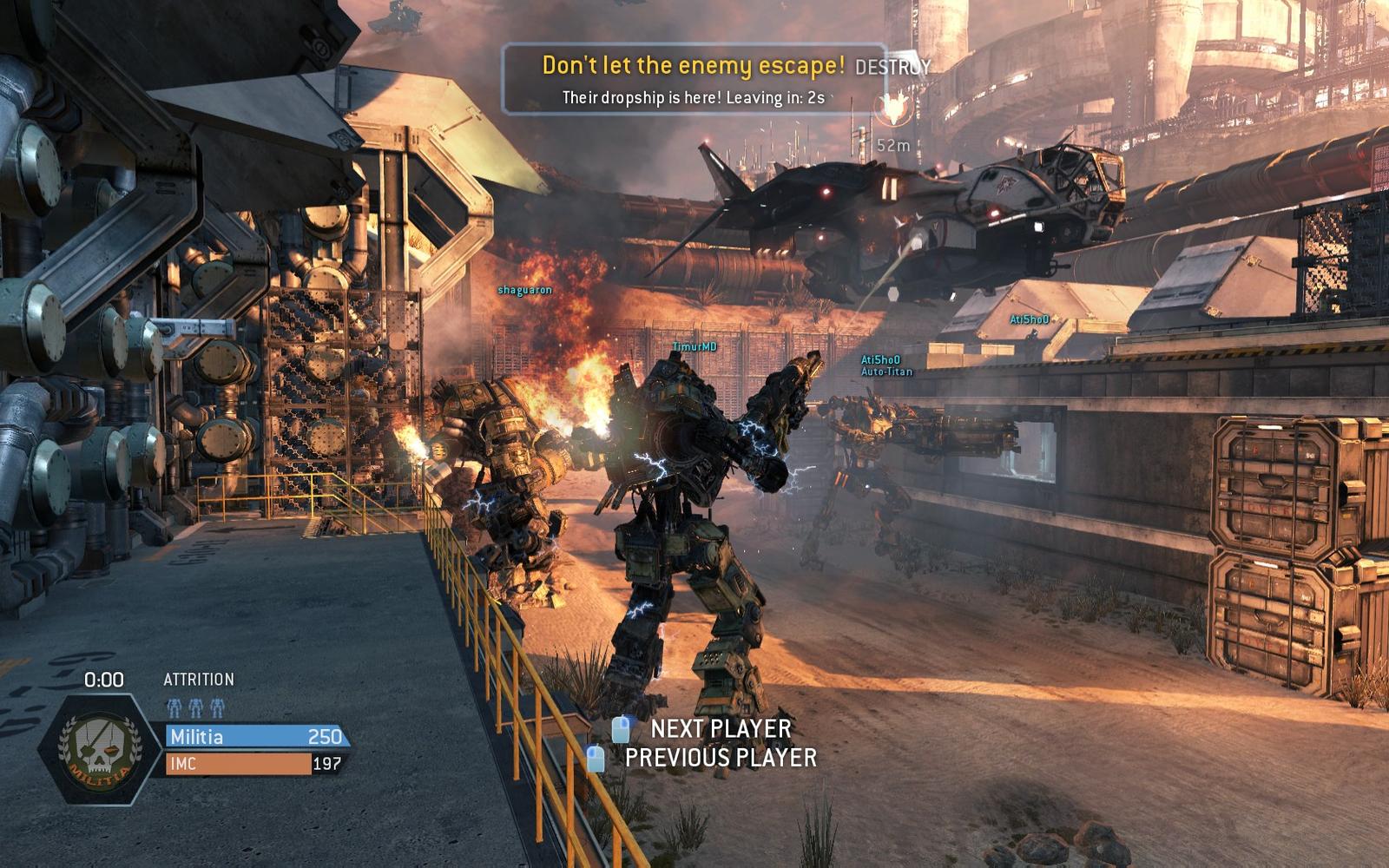Image resolution: width=1389 pixels, height=868 pixels.
Task: Click the 'Don't let the enemy escape!' objective banner
Action: coord(693,66)
